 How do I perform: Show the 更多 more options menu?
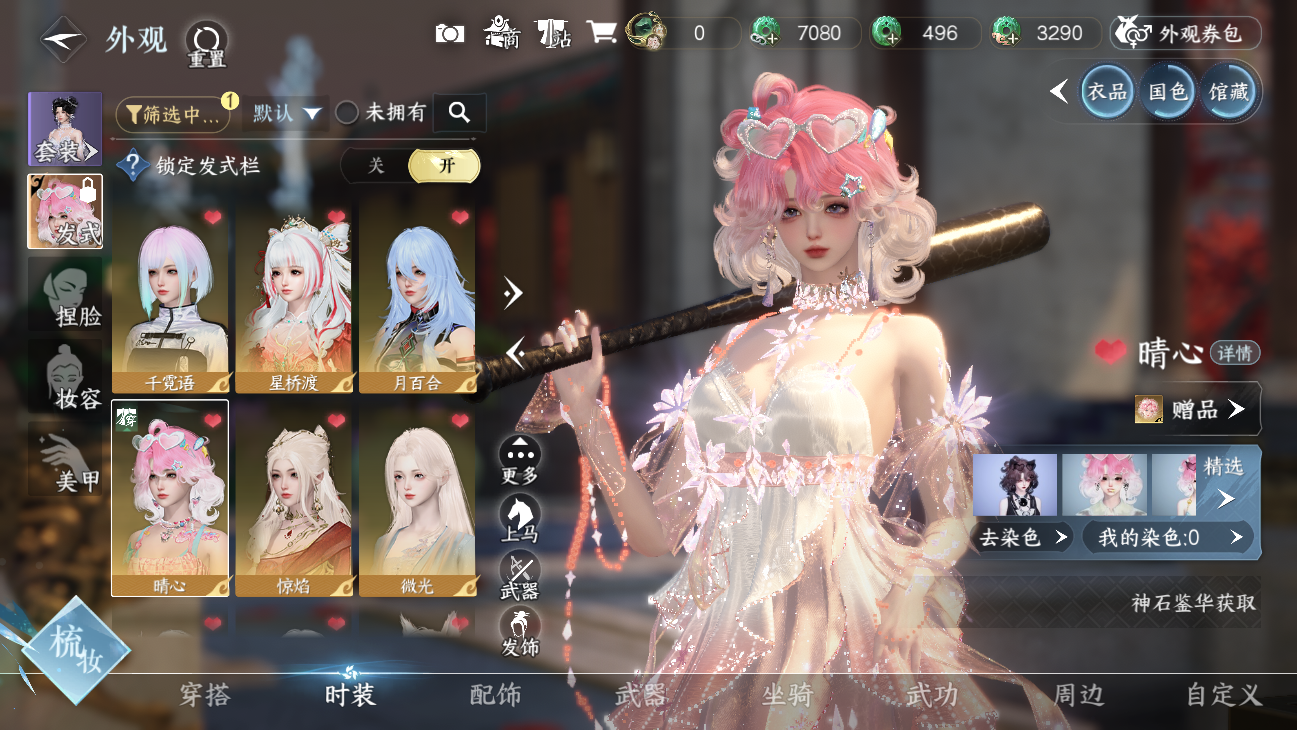tap(520, 461)
